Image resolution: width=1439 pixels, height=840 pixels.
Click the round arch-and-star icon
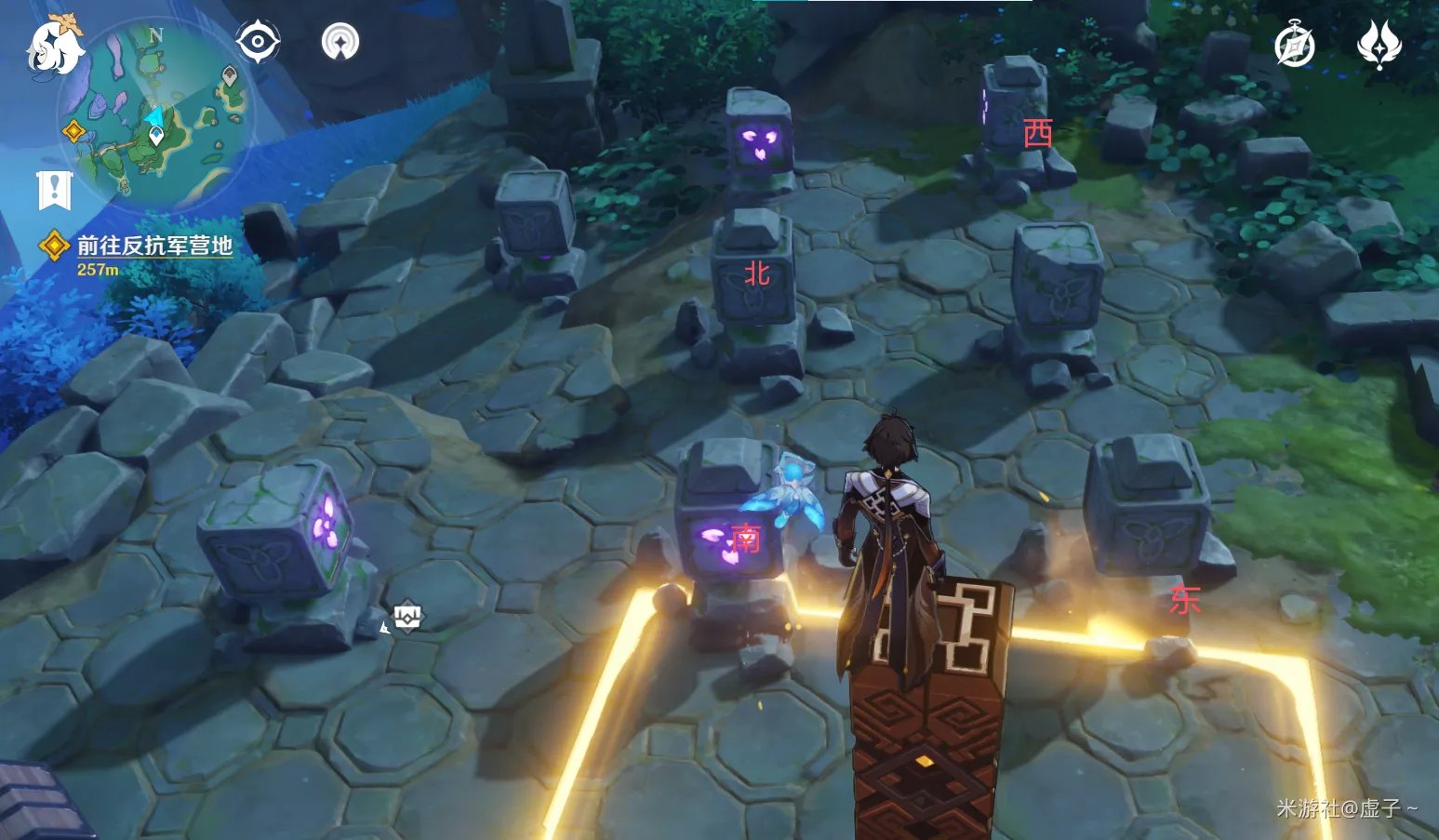(340, 43)
